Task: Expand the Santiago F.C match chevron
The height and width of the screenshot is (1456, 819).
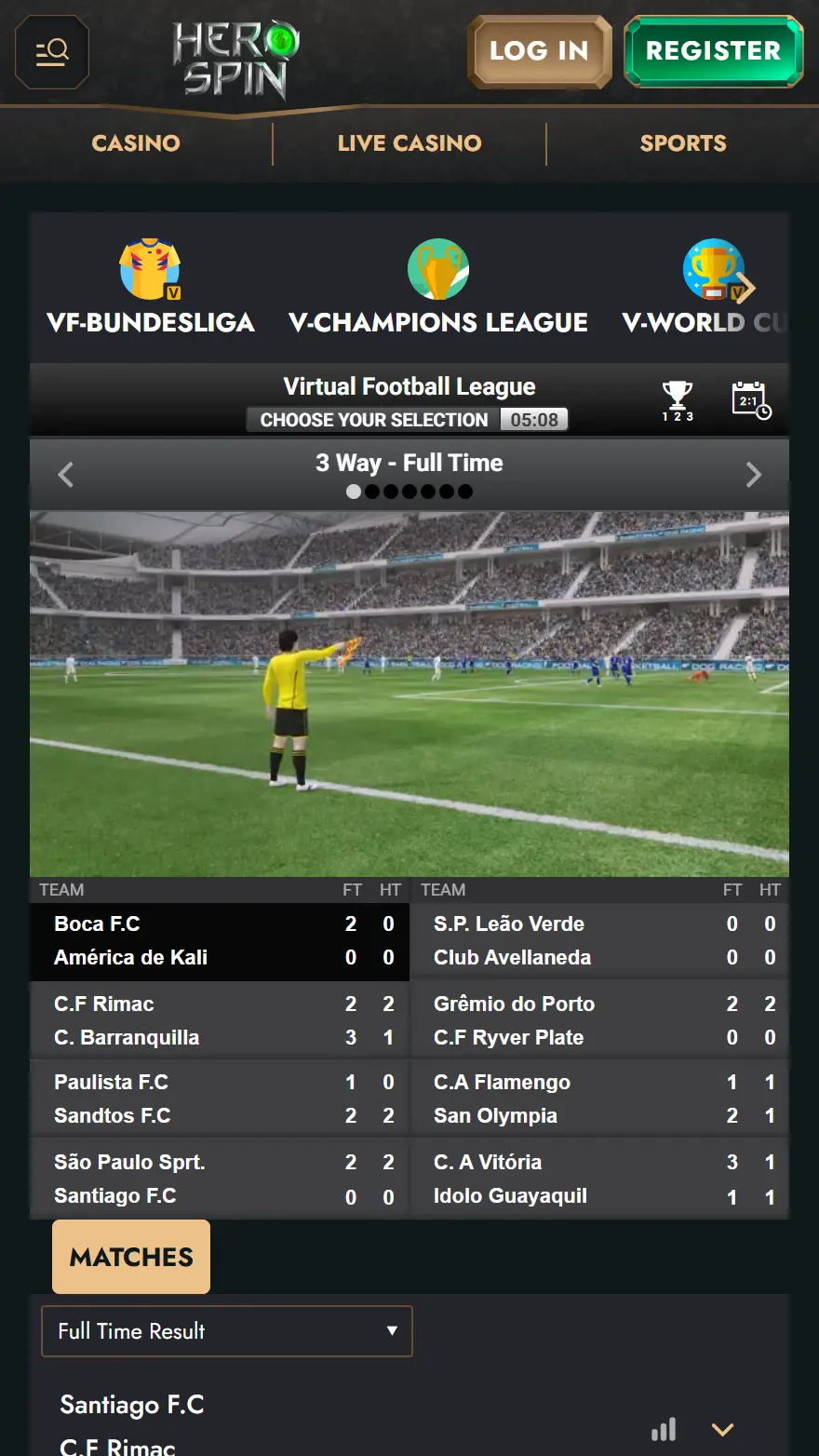Action: (723, 1430)
